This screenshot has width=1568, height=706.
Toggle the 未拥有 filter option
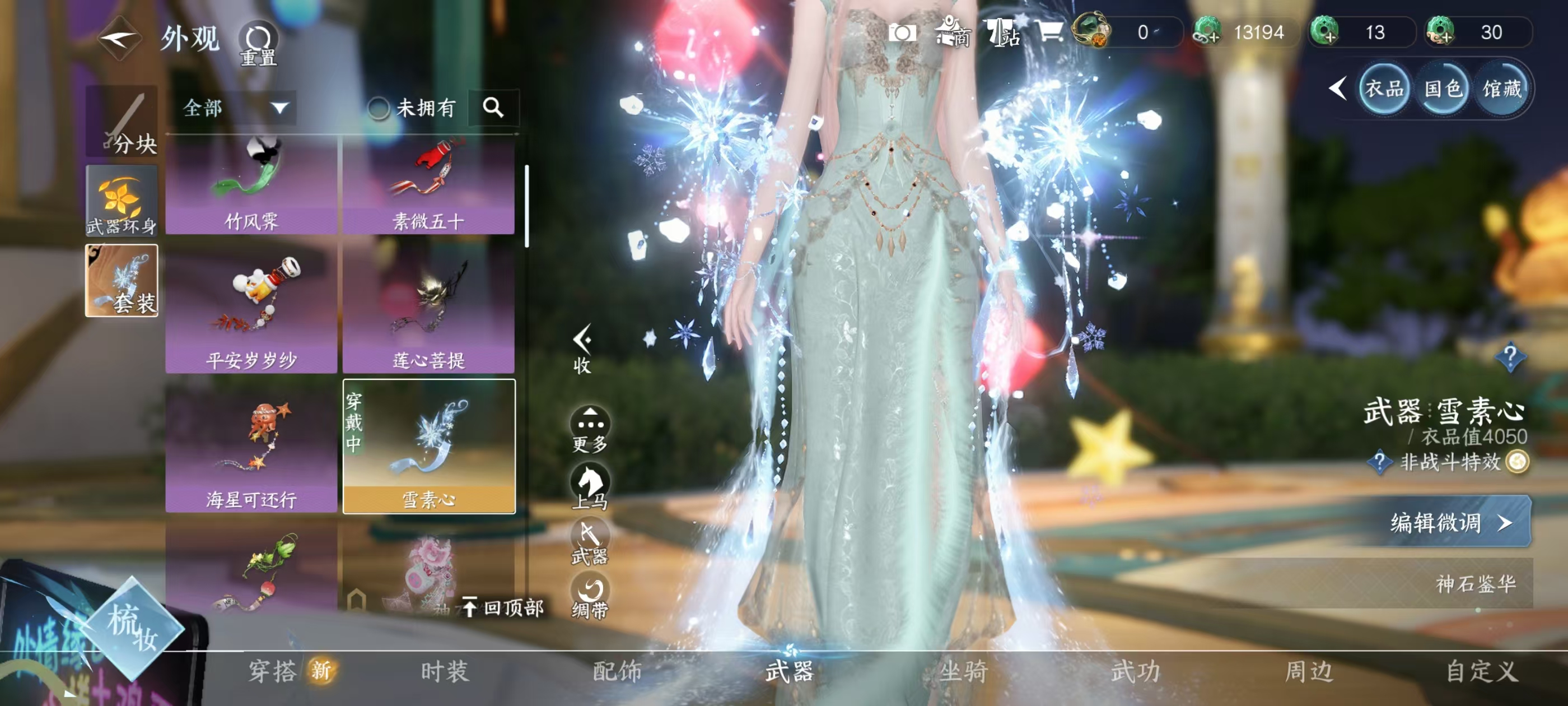tap(379, 109)
